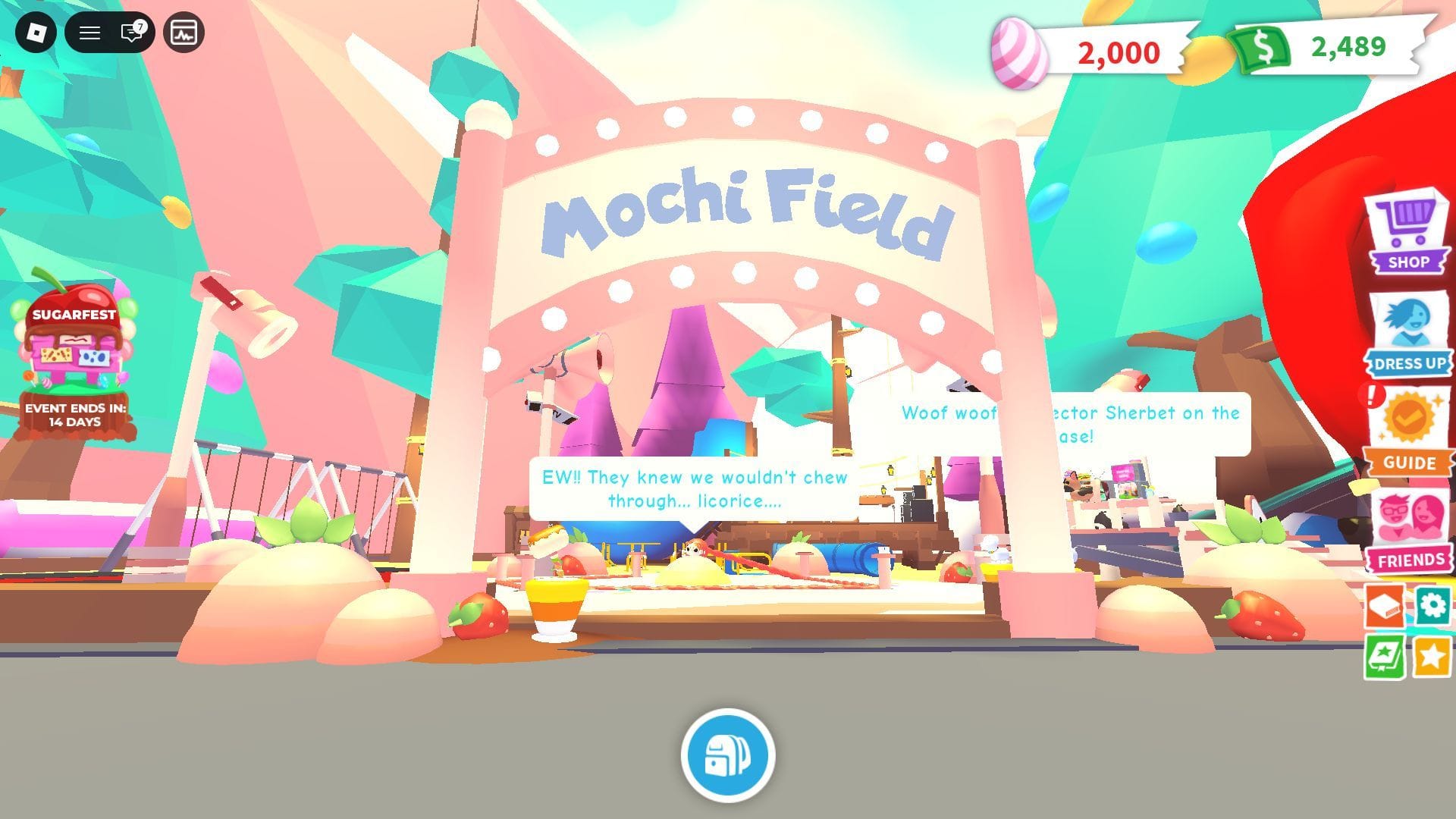The height and width of the screenshot is (819, 1456).
Task: Open the performance stats icon
Action: tap(182, 33)
